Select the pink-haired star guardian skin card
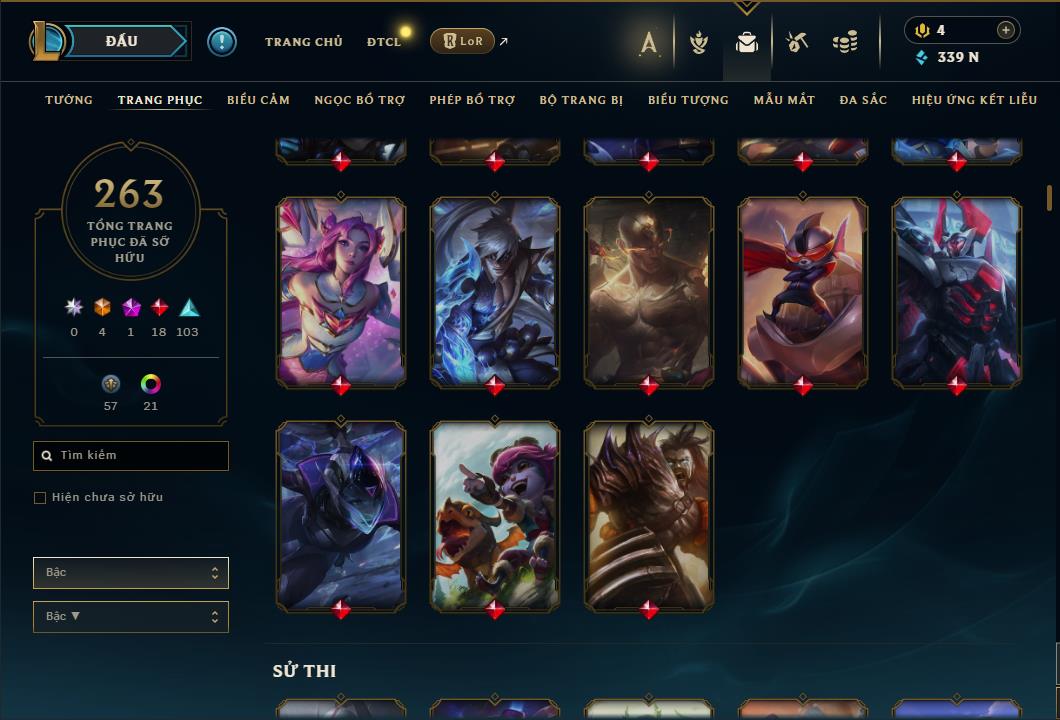 (x=341, y=290)
